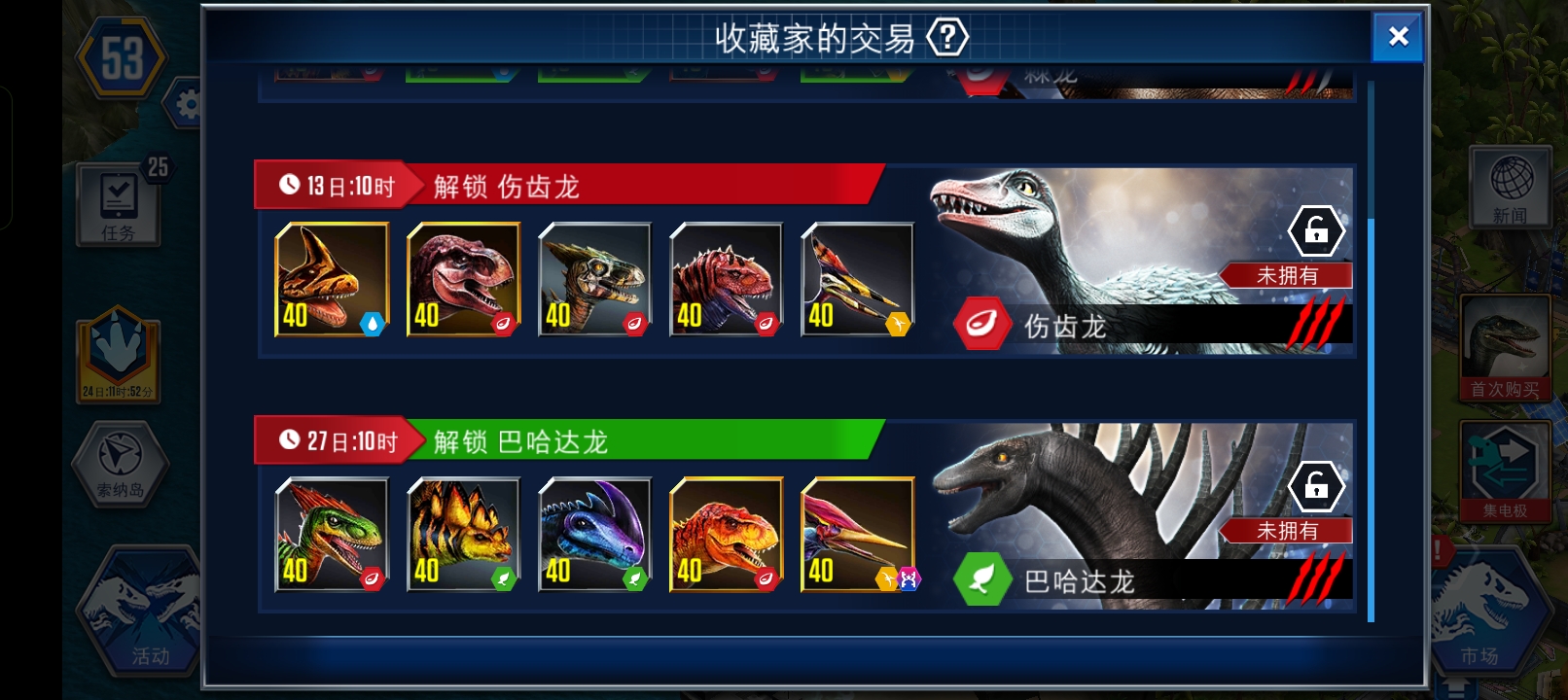This screenshot has height=700, width=1568.
Task: Click the 解锁 伤齿龙 red banner
Action: click(x=506, y=187)
